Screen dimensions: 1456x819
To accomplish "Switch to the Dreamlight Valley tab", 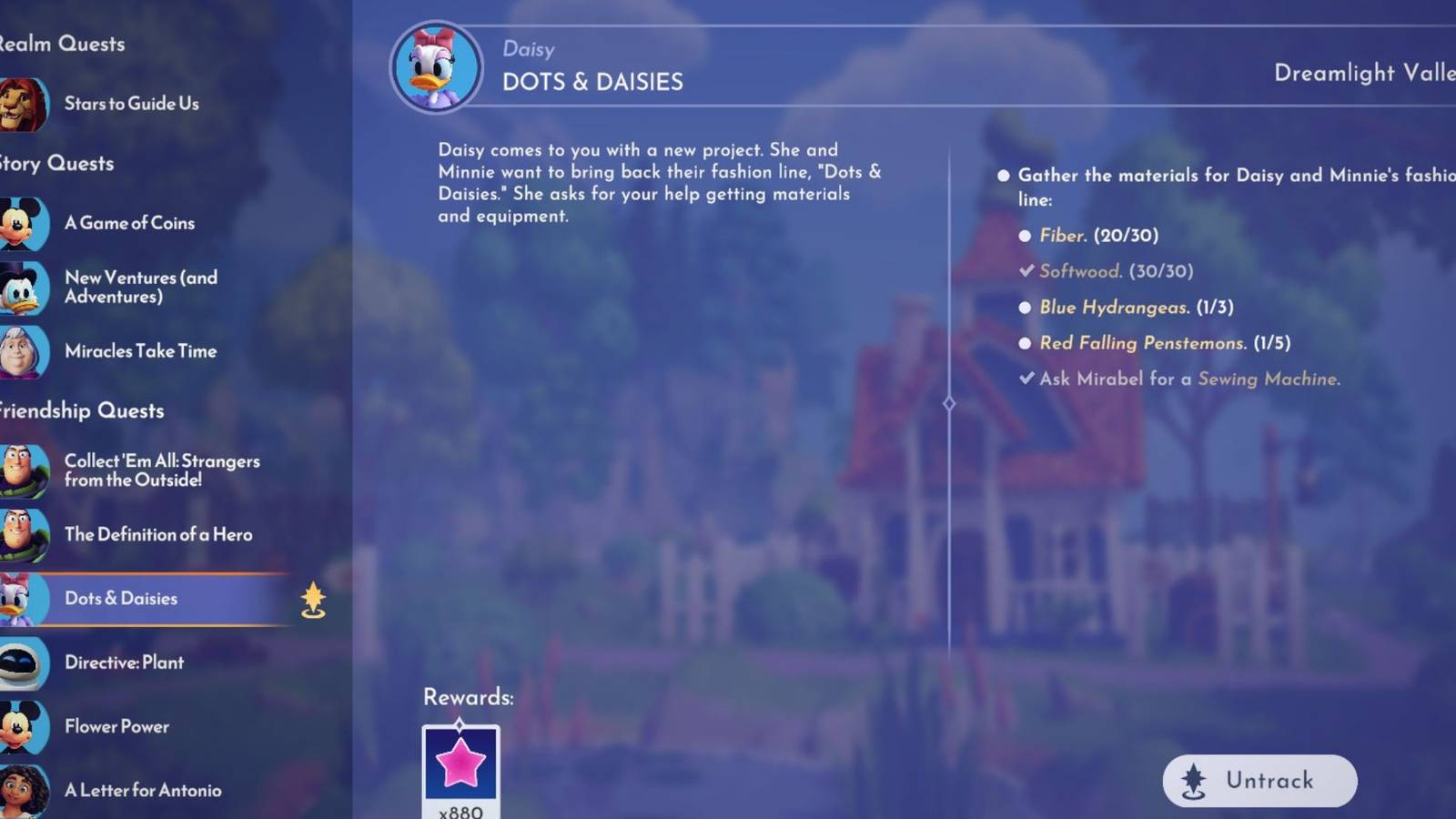I will [1362, 73].
